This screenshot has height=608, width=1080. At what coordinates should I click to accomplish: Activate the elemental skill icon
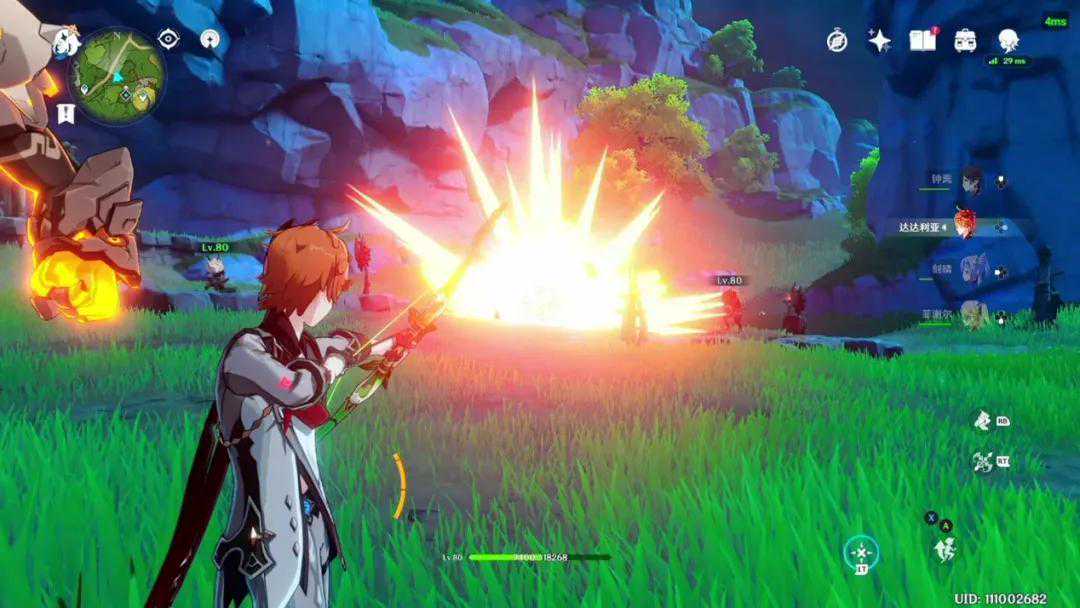coord(983,420)
